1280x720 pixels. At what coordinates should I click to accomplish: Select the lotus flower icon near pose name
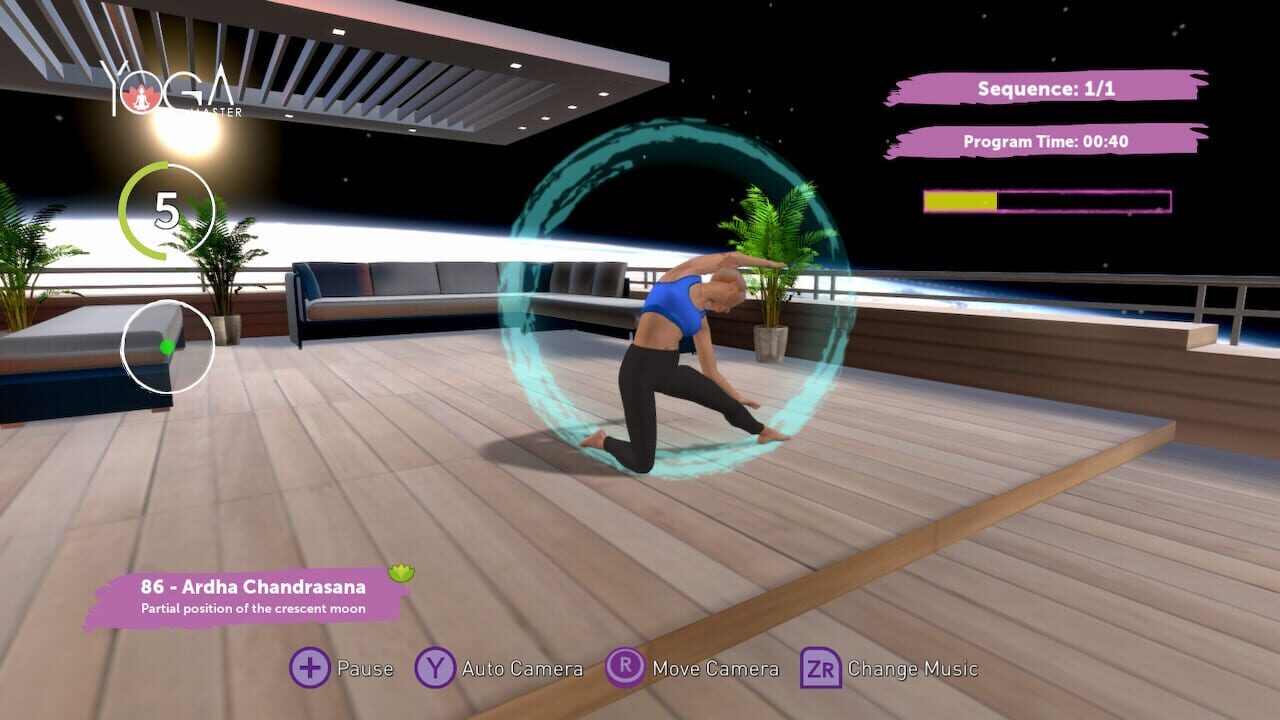(402, 570)
